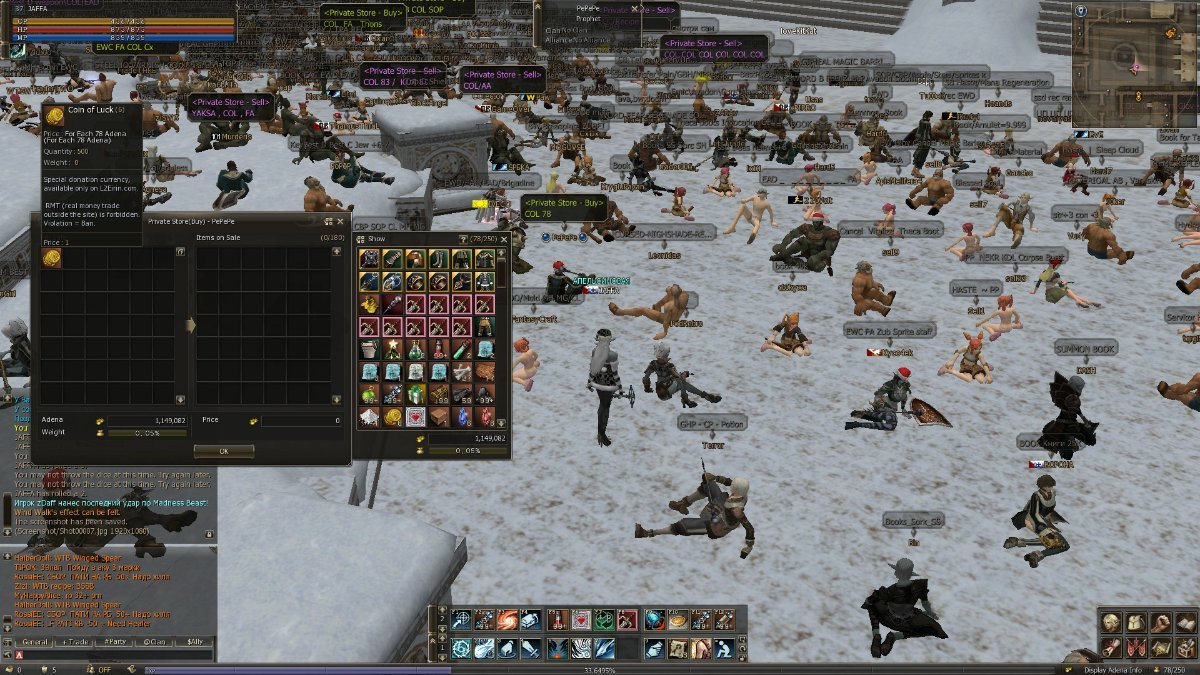
Task: Switch to the Party chat tab
Action: click(116, 641)
